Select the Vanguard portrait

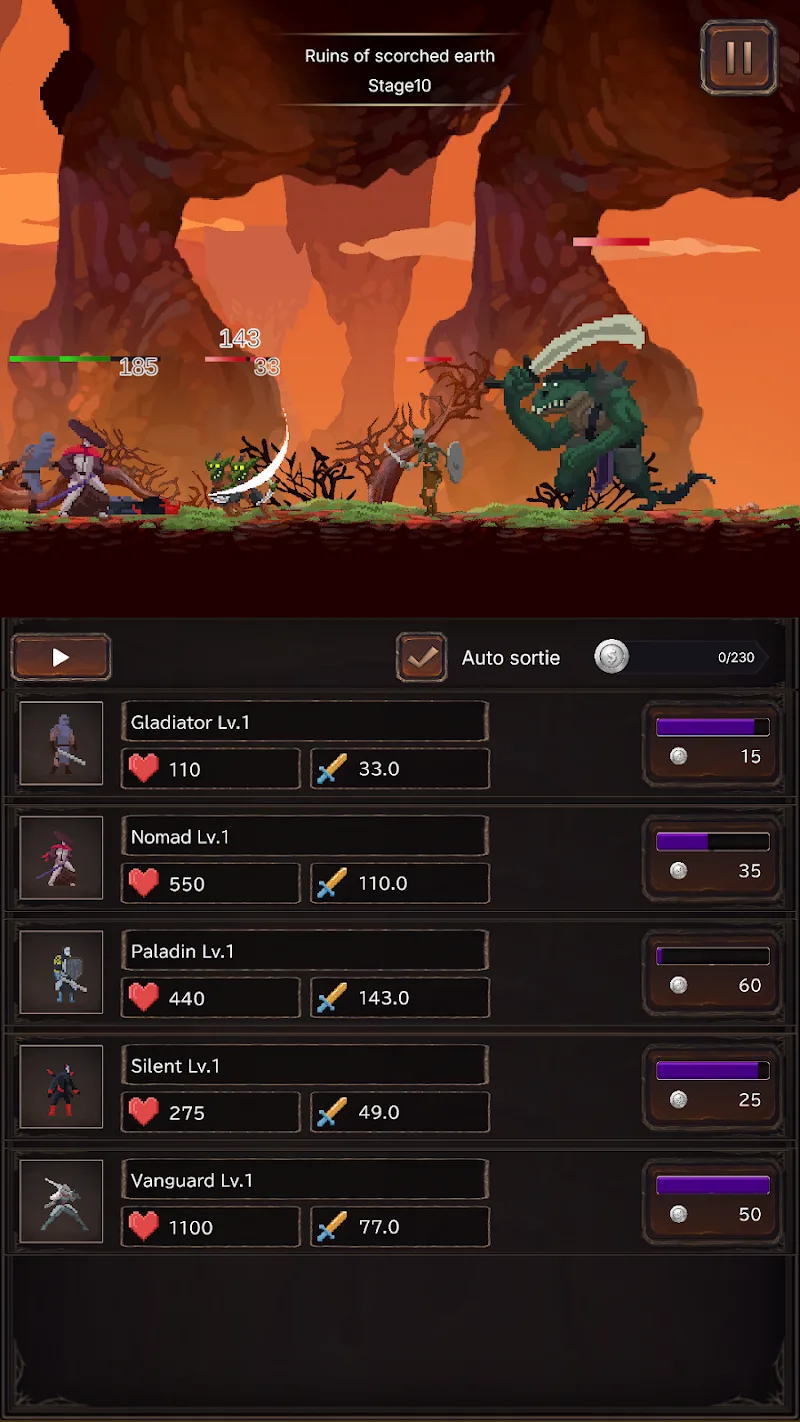[61, 1201]
